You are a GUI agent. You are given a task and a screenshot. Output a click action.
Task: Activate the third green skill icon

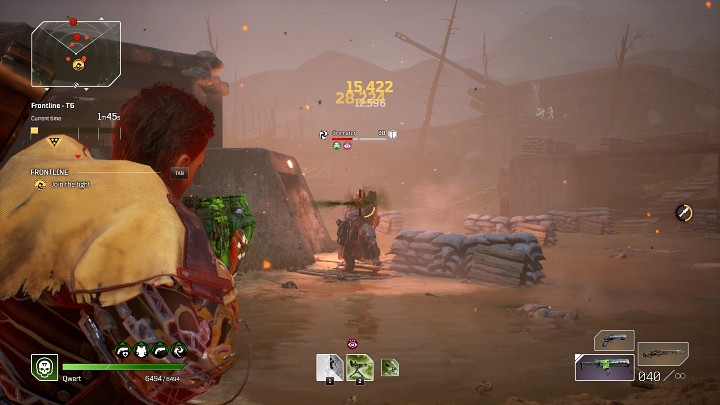pyautogui.click(x=390, y=368)
